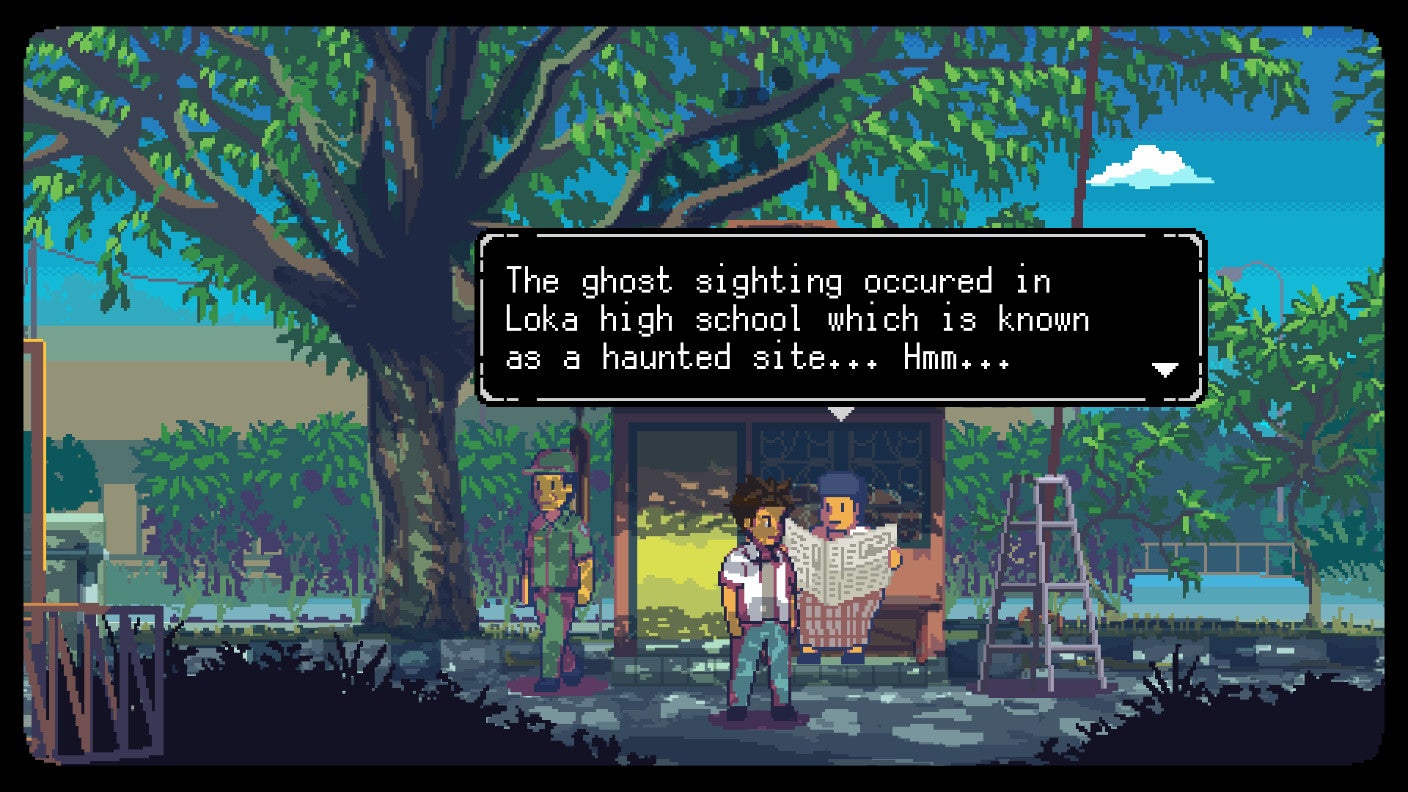This screenshot has height=792, width=1408.
Task: Advance the dialogue with the down triangle
Action: tap(1164, 369)
